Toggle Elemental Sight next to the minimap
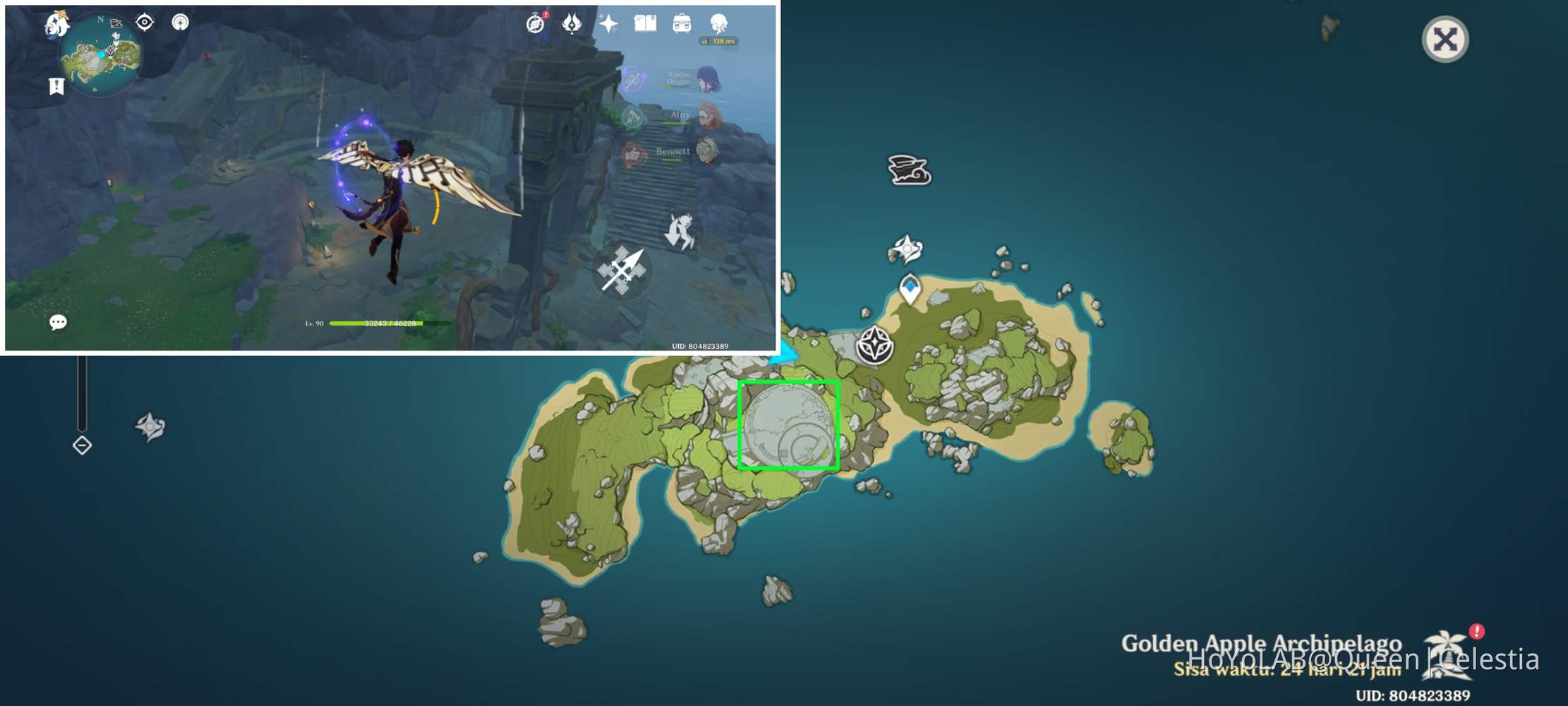This screenshot has width=1568, height=706. click(x=144, y=23)
